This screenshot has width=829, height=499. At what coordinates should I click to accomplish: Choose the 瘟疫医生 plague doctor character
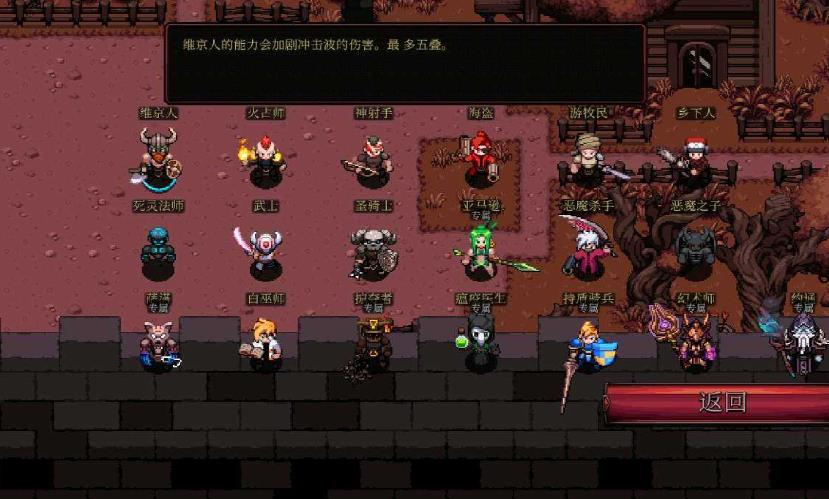point(479,343)
